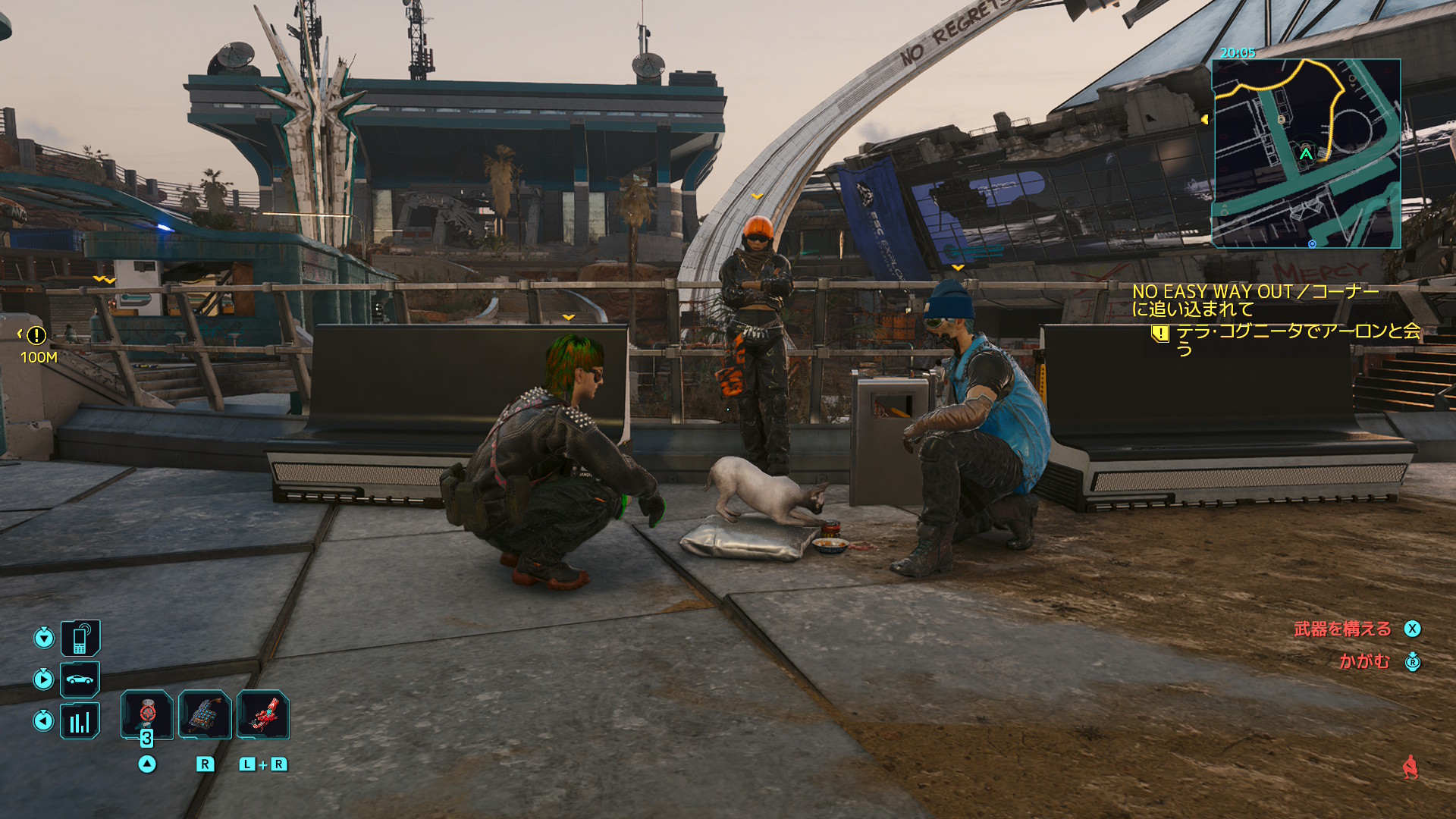Select the blue studded gadget slot

point(205,714)
